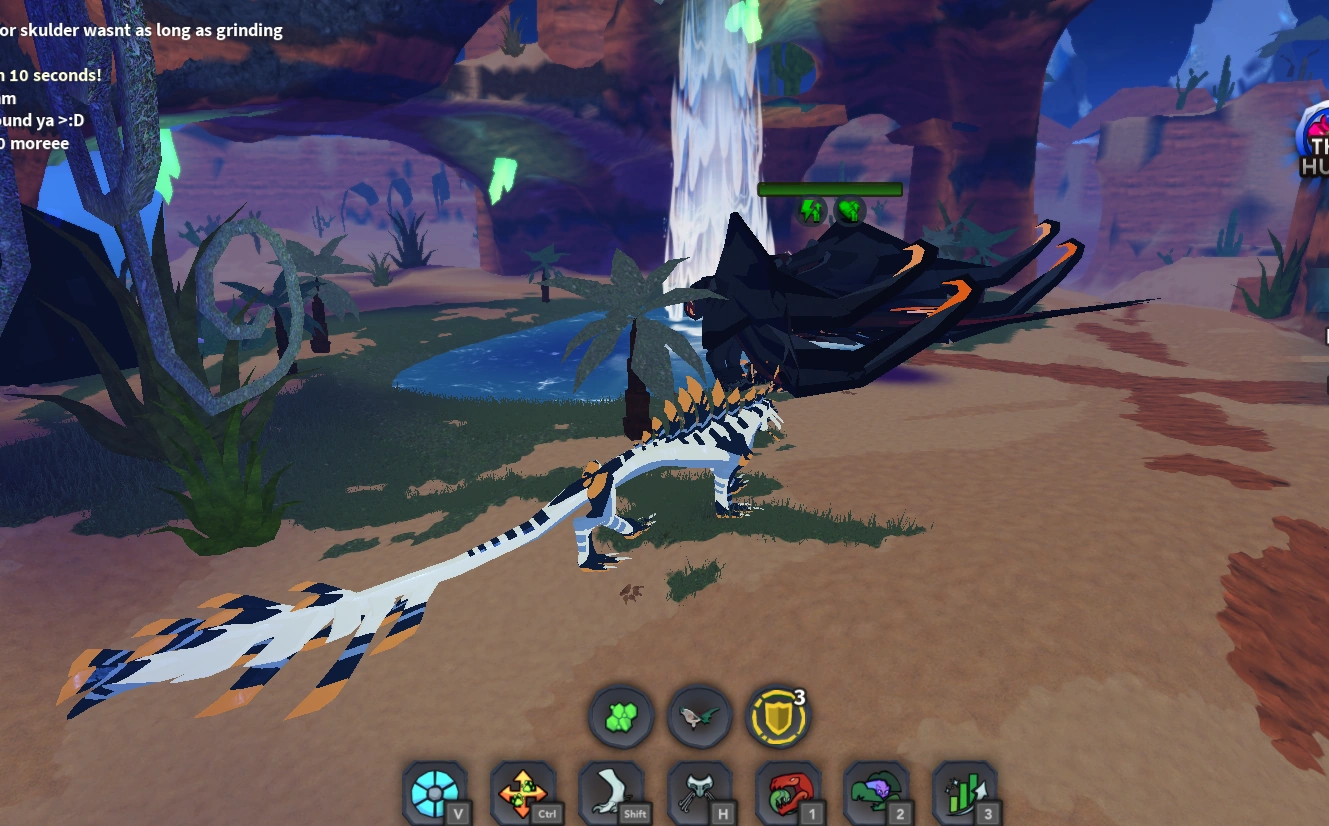Activate the orange dash movement ability
Screen dimensions: 1329x826
point(524,792)
